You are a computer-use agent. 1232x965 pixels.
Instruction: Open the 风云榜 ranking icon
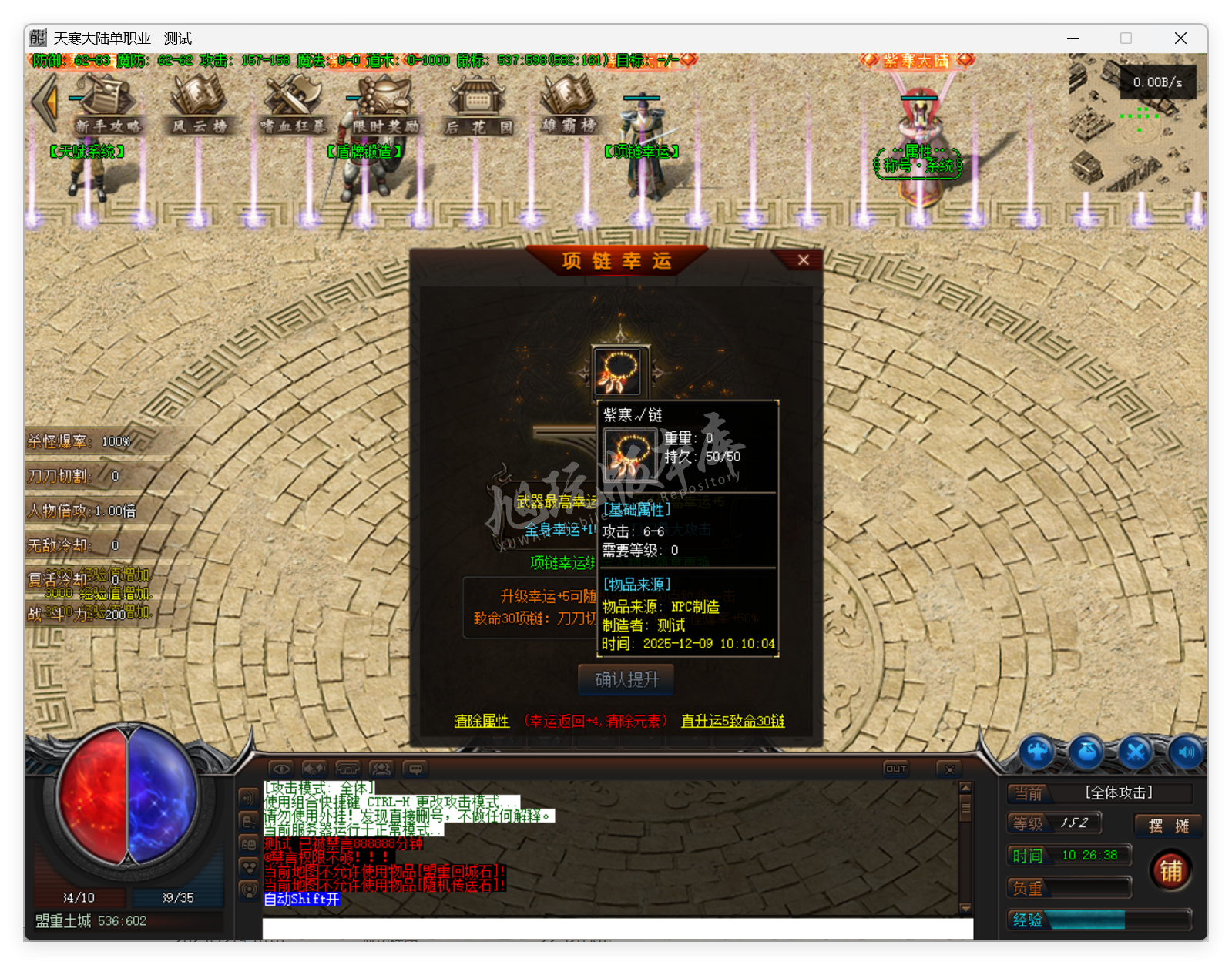[x=200, y=106]
